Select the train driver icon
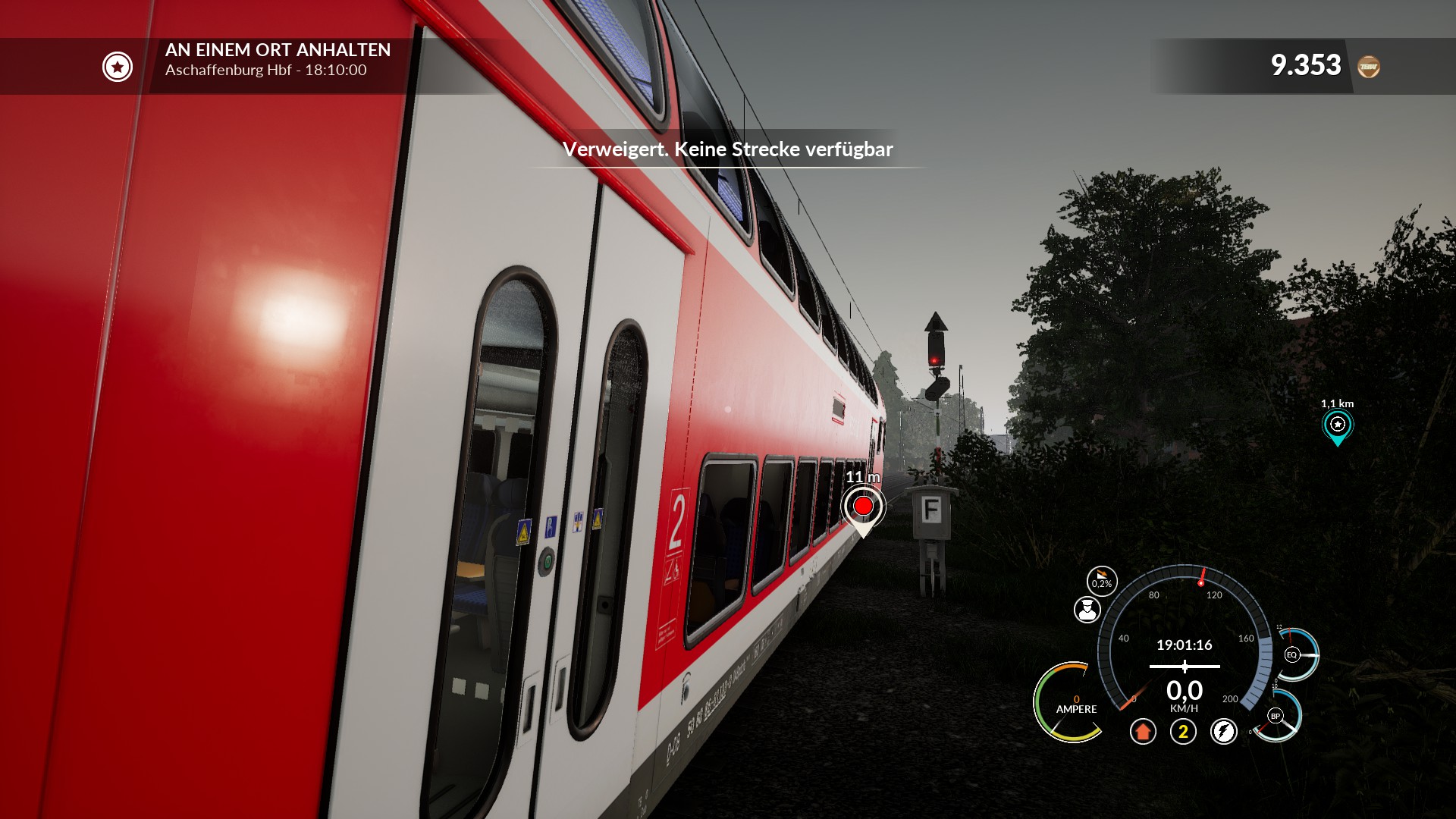Image resolution: width=1456 pixels, height=819 pixels. [x=1087, y=610]
